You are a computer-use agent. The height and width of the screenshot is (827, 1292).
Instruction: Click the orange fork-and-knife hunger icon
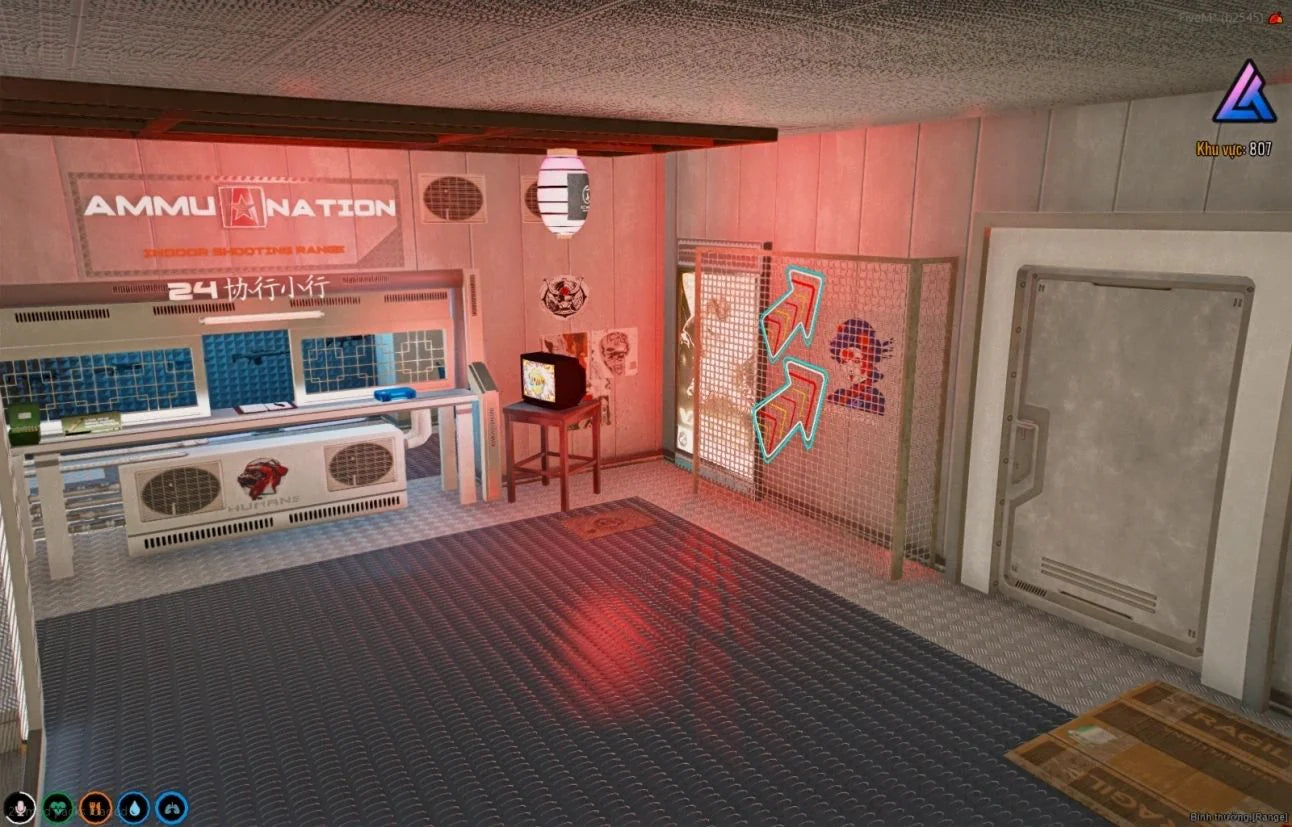[x=96, y=807]
